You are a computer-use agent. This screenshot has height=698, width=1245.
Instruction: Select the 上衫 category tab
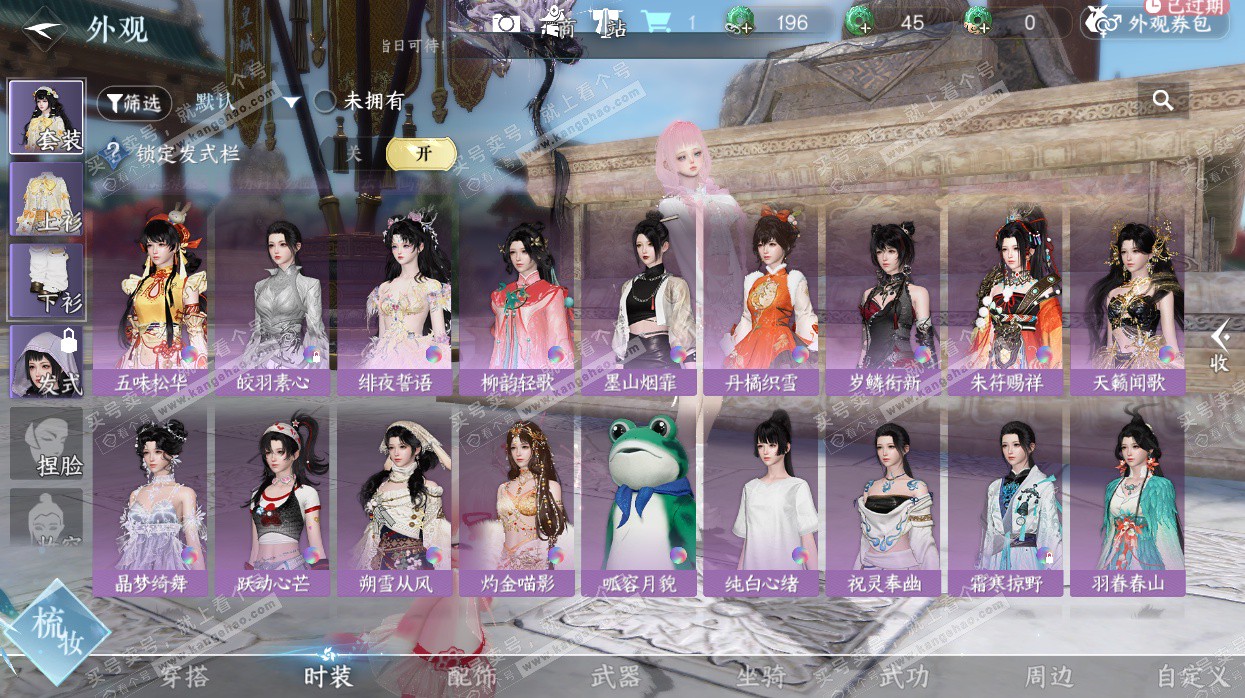(x=47, y=198)
